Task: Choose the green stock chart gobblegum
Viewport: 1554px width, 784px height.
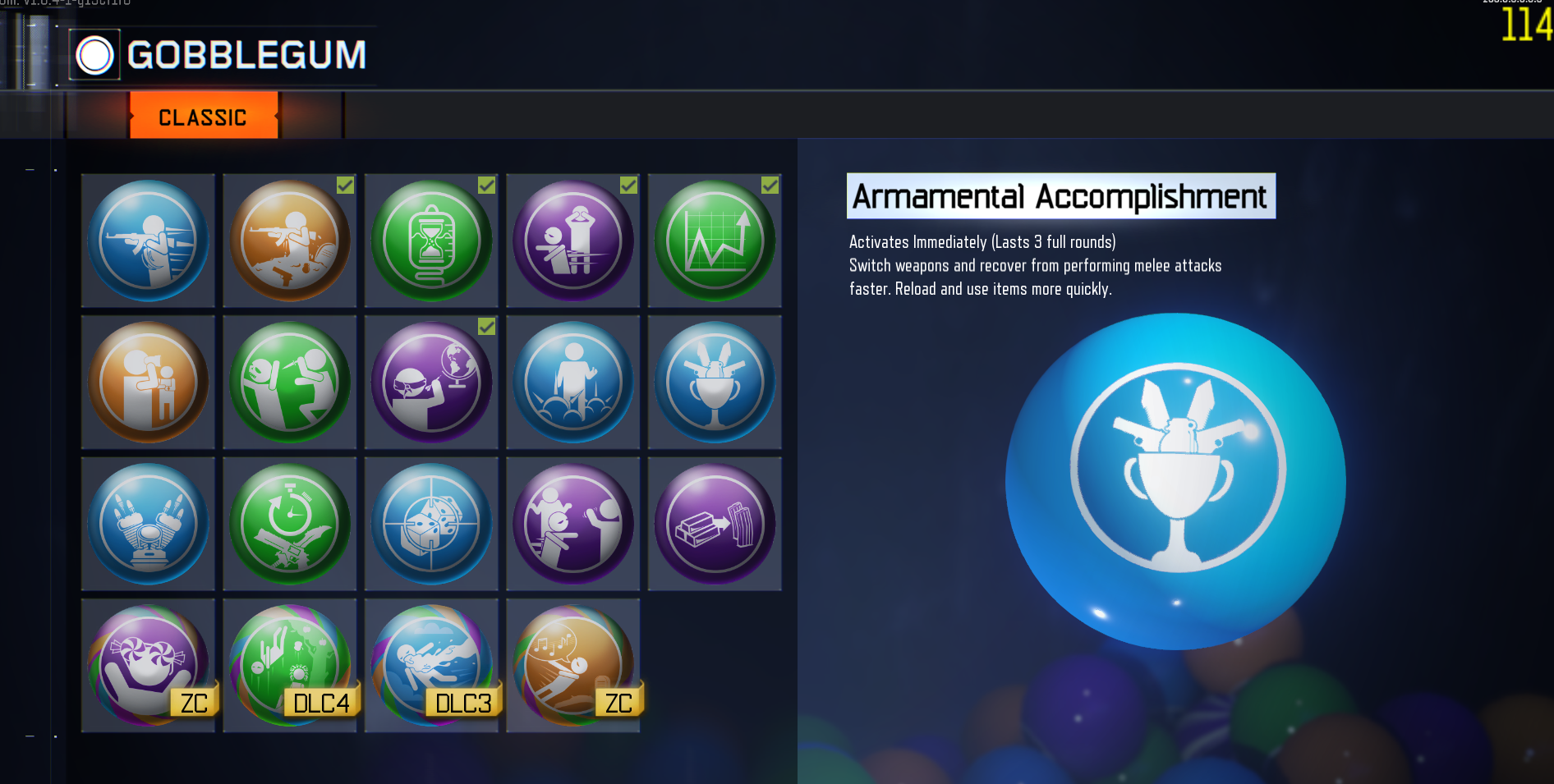Action: [x=715, y=241]
